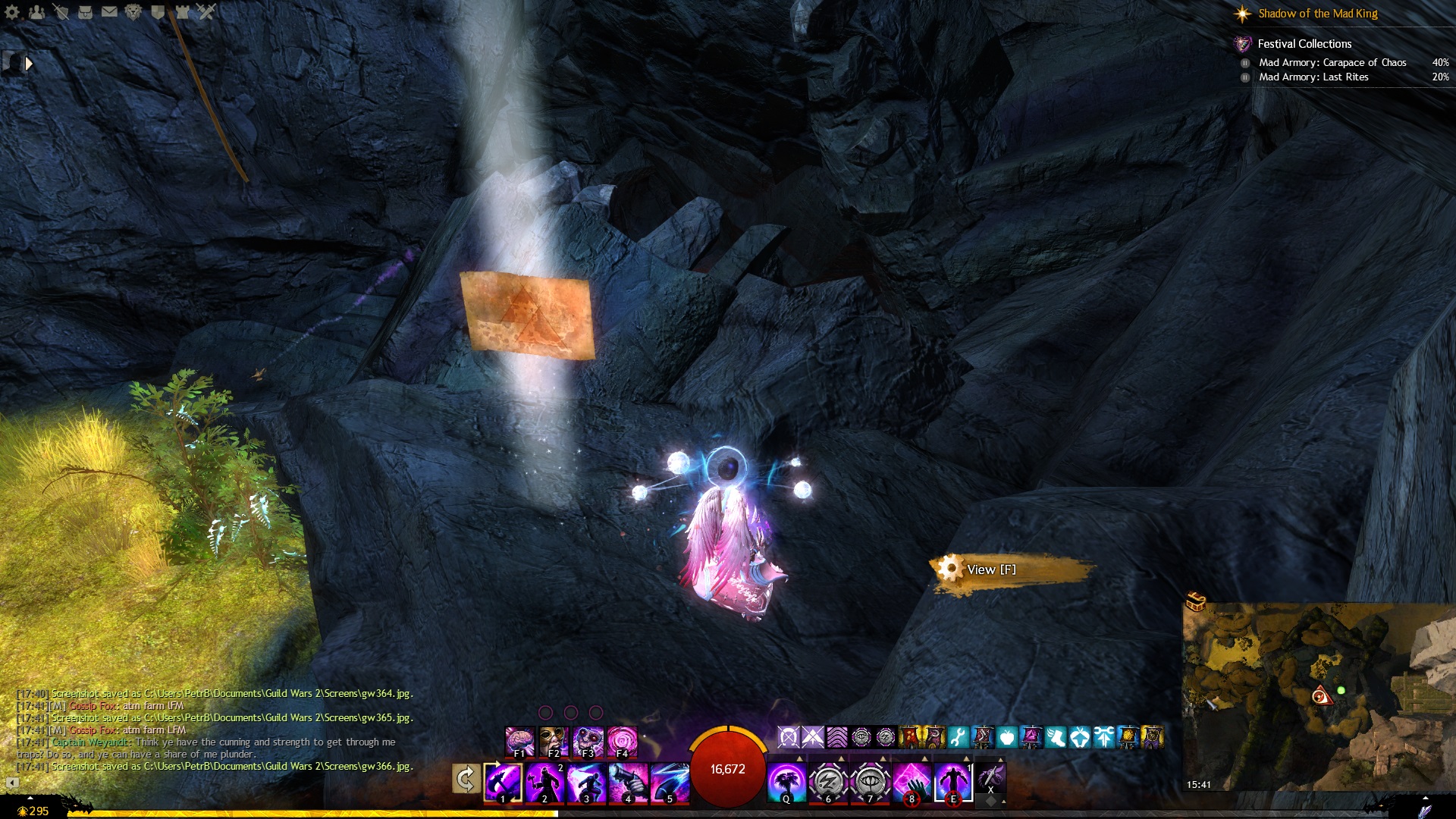Screen dimensions: 1456x819
Task: Open the mail envelope icon
Action: point(109,12)
